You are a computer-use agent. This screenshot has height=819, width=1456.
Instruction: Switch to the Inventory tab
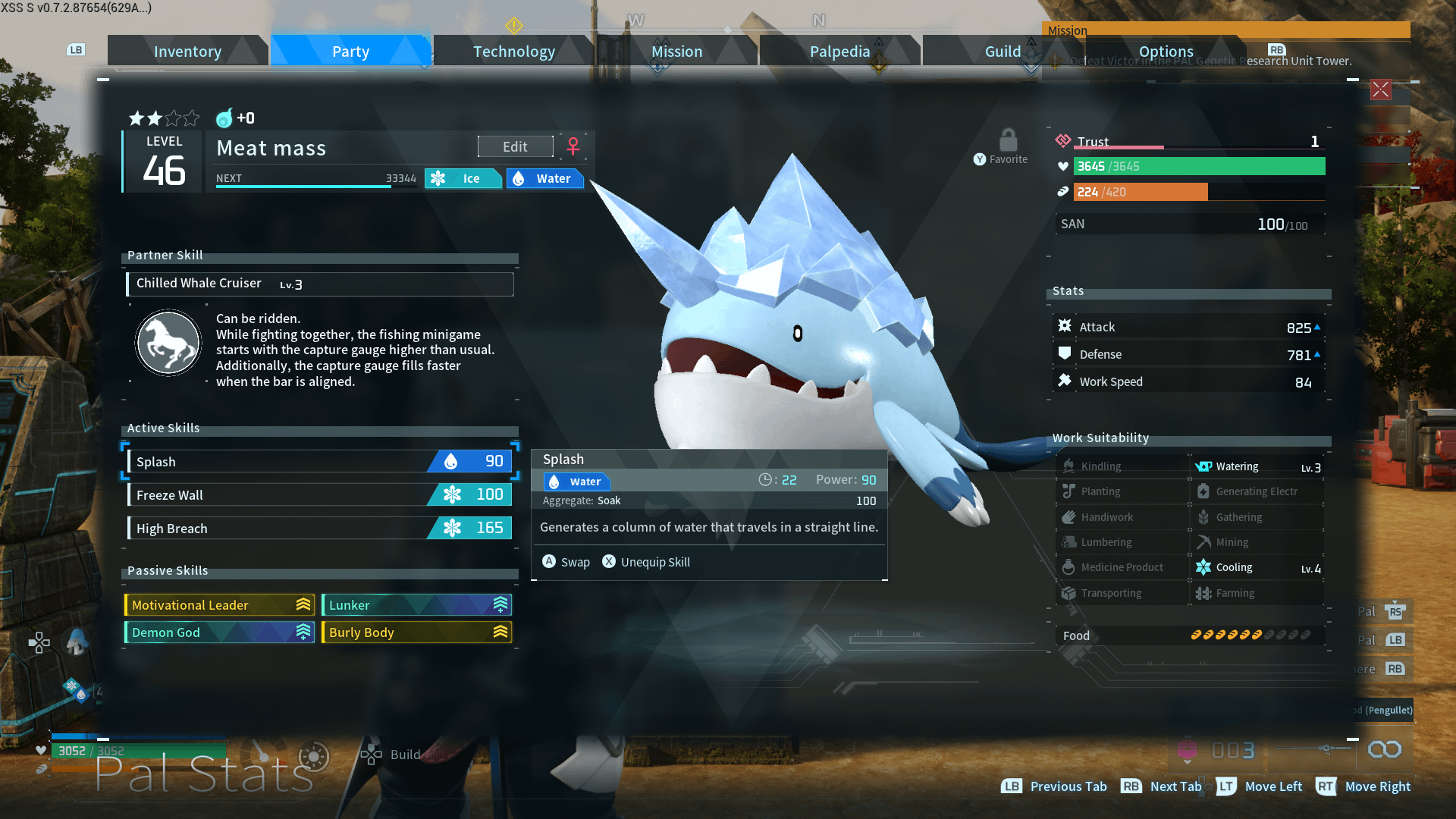(187, 52)
